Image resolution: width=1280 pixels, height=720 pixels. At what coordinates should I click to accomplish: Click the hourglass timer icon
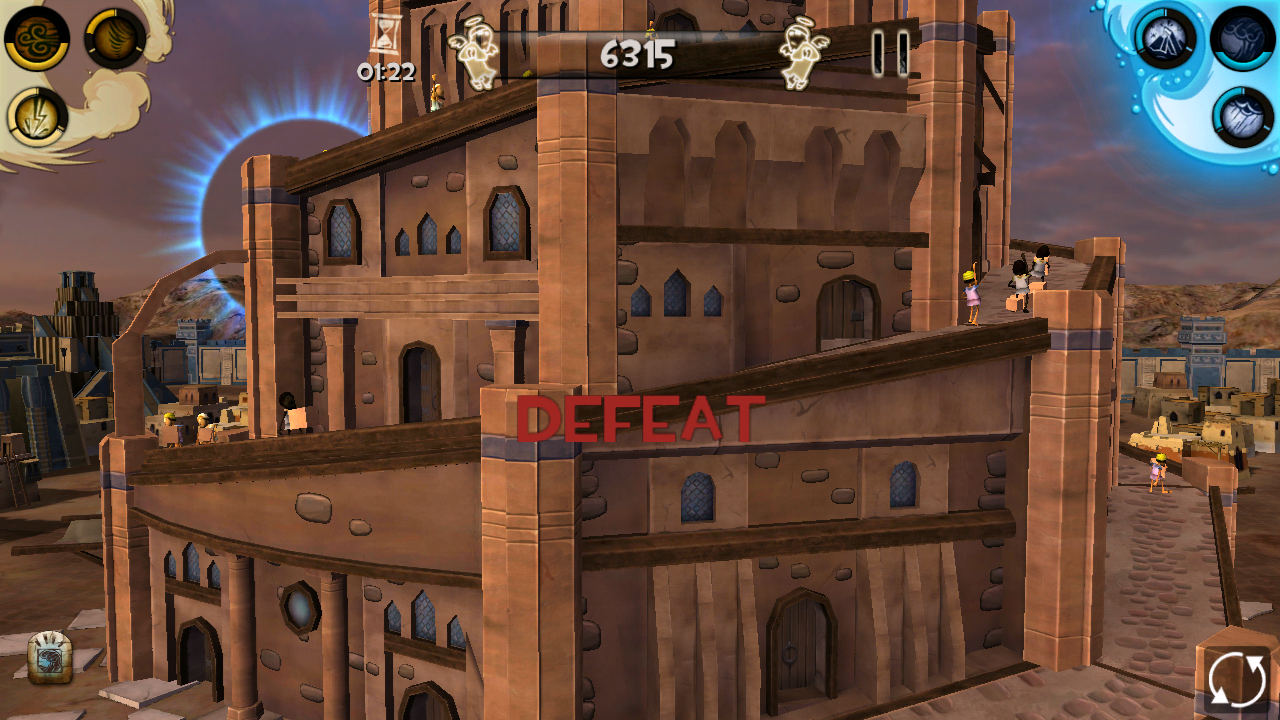click(x=385, y=33)
